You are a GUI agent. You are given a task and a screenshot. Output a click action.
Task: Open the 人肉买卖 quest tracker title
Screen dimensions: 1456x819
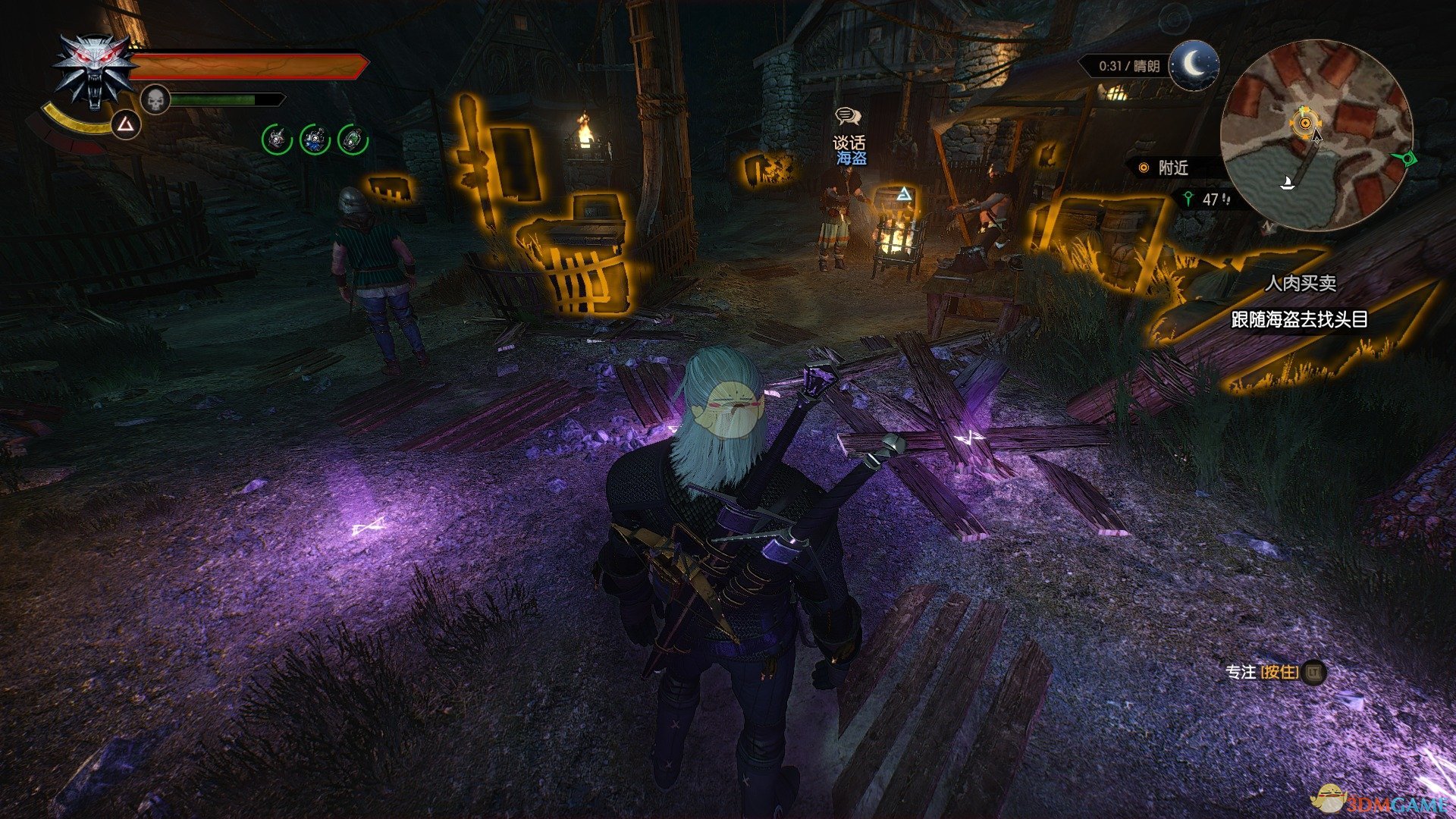tap(1300, 284)
